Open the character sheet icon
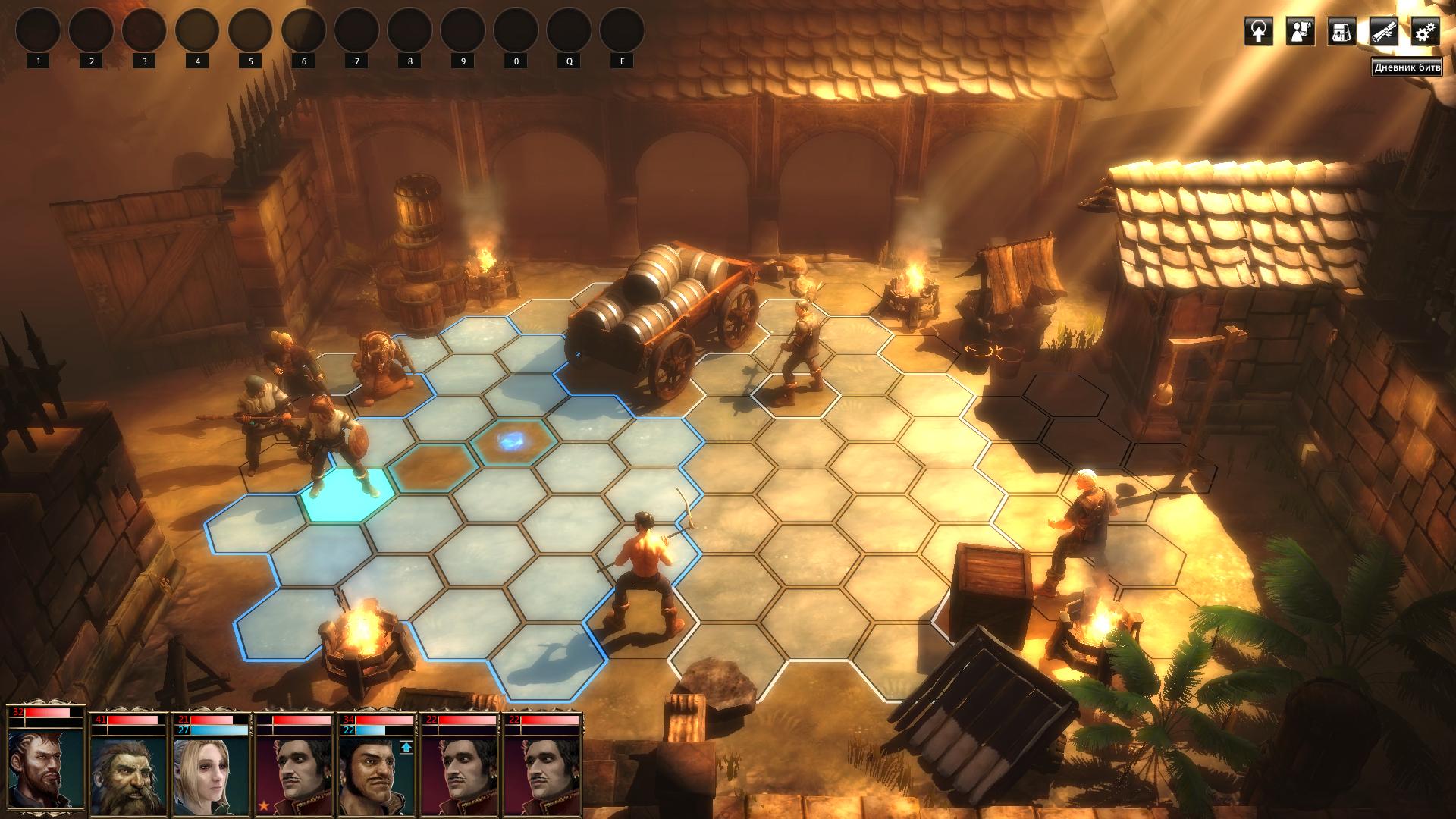The height and width of the screenshot is (819, 1456). (x=1300, y=32)
